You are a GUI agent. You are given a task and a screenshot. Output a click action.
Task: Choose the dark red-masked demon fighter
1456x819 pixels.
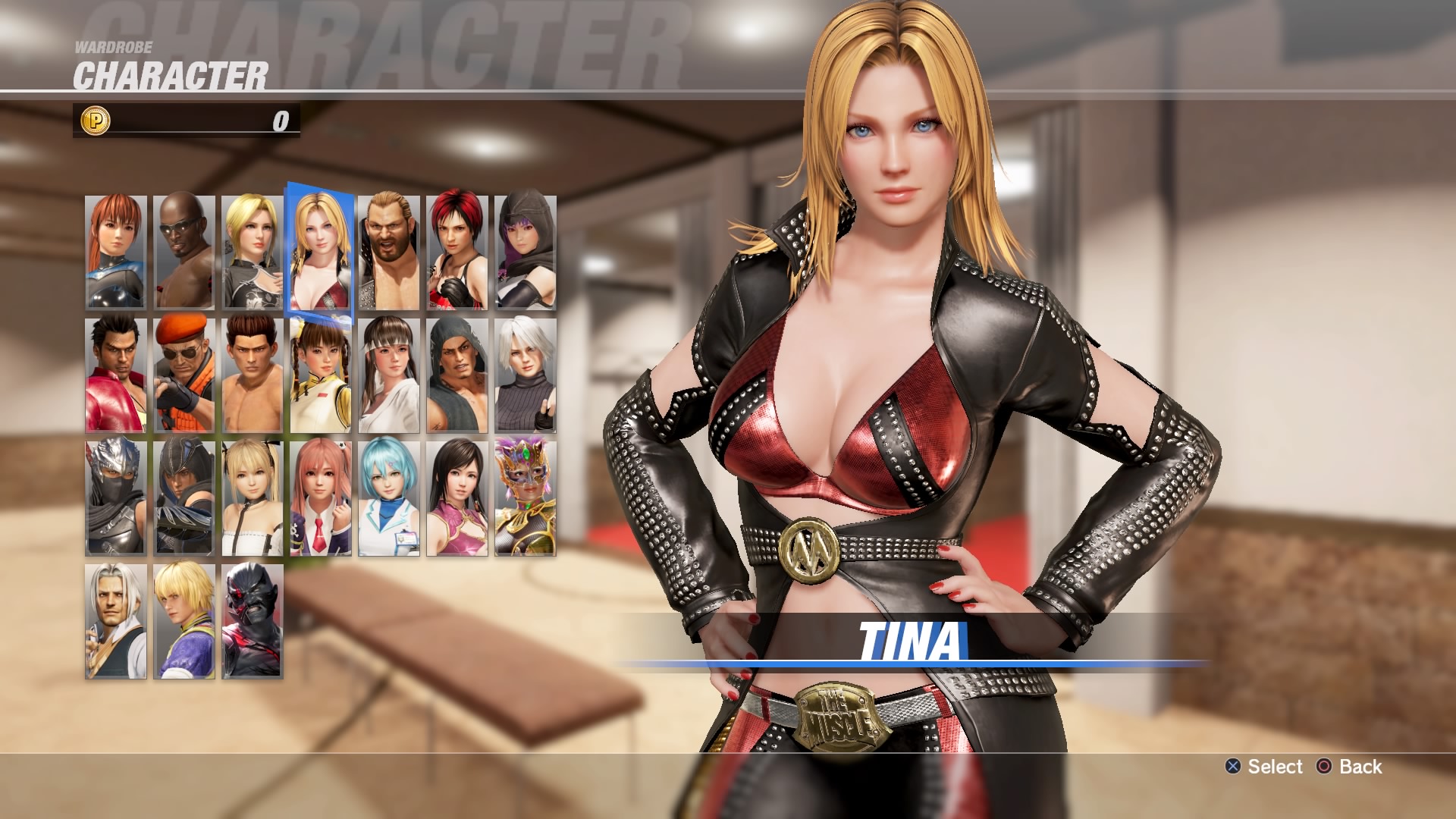[253, 621]
